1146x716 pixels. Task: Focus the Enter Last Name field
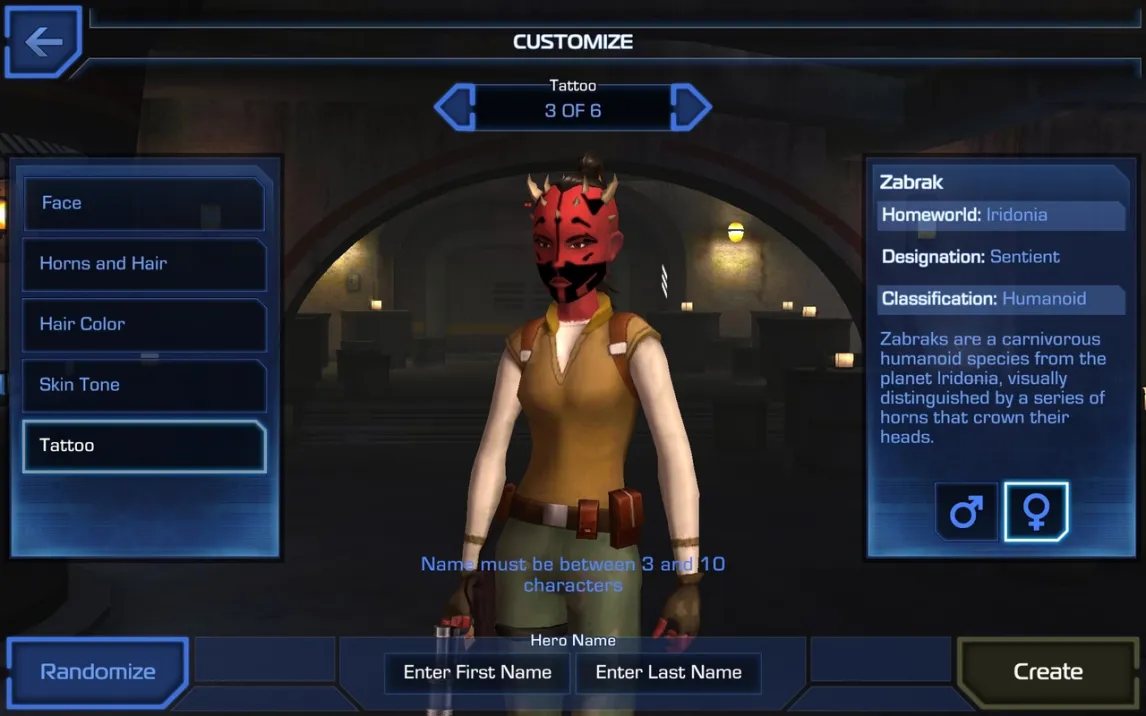coord(668,673)
